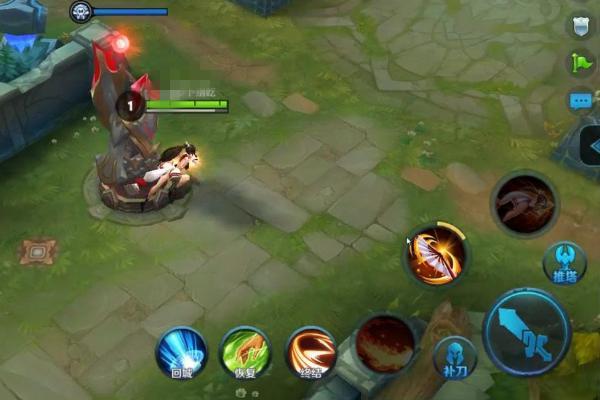The width and height of the screenshot is (600, 400).
Task: Open the shield icon quick signal
Action: (581, 26)
